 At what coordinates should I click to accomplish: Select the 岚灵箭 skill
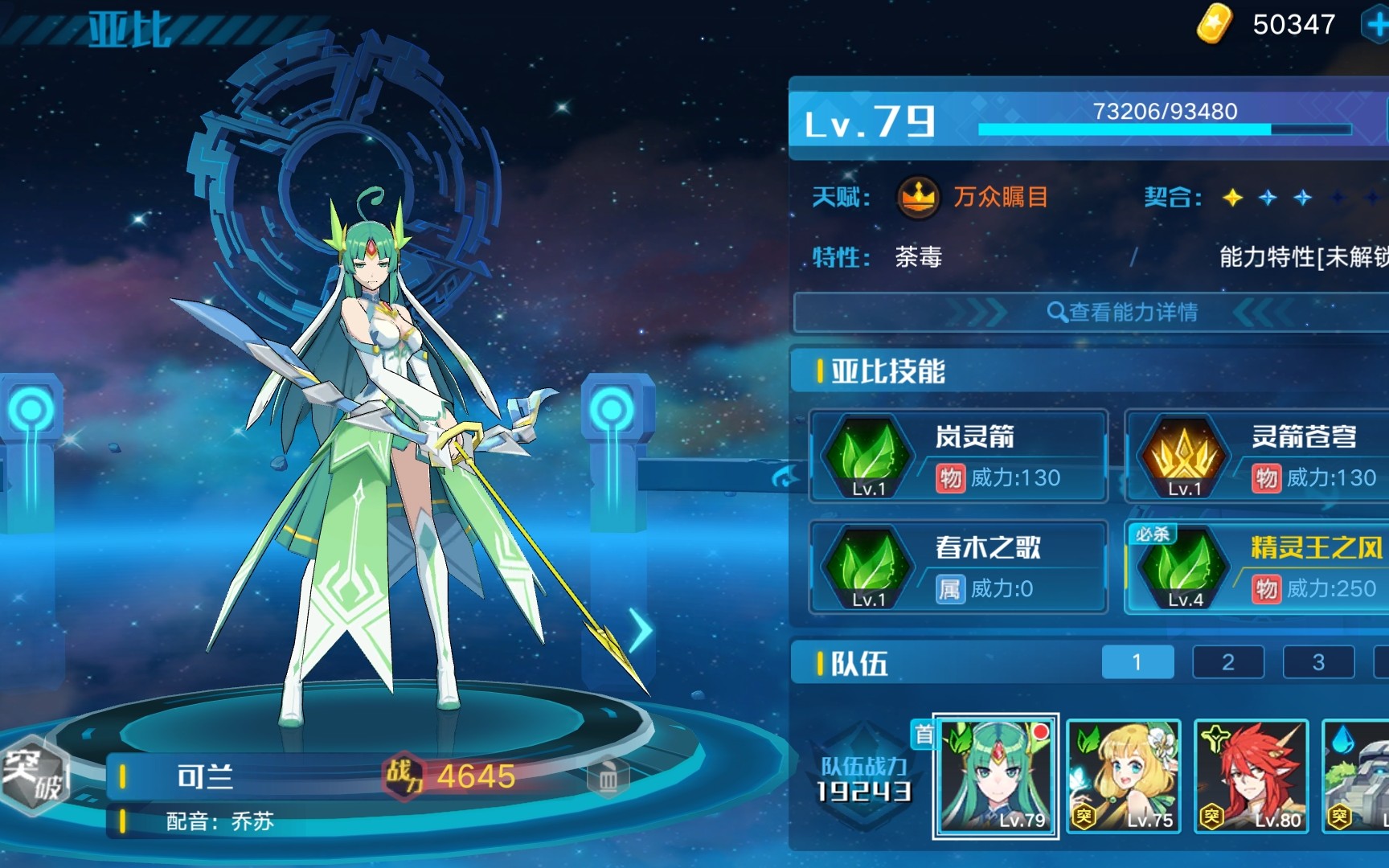coord(958,457)
